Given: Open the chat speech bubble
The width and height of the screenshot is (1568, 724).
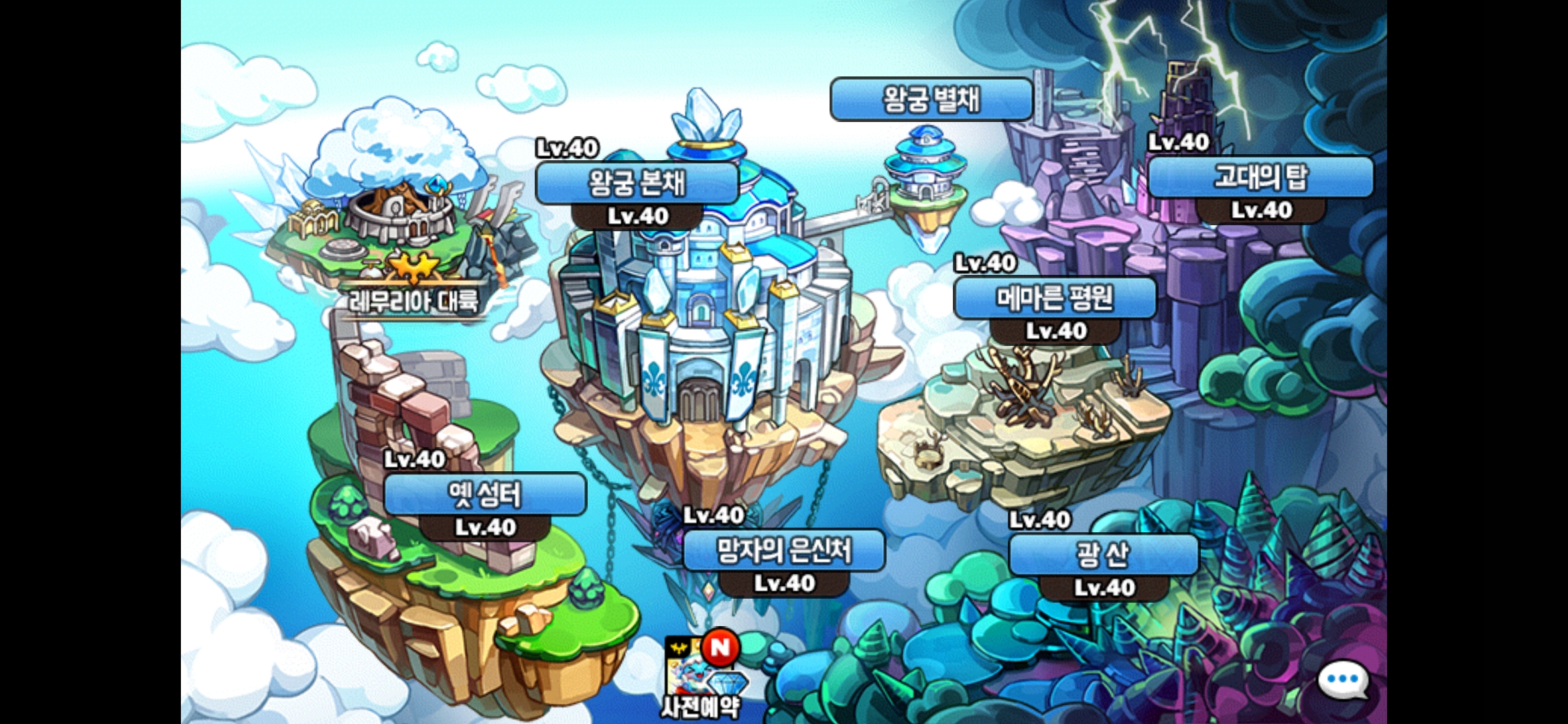Looking at the screenshot, I should click(x=1342, y=680).
